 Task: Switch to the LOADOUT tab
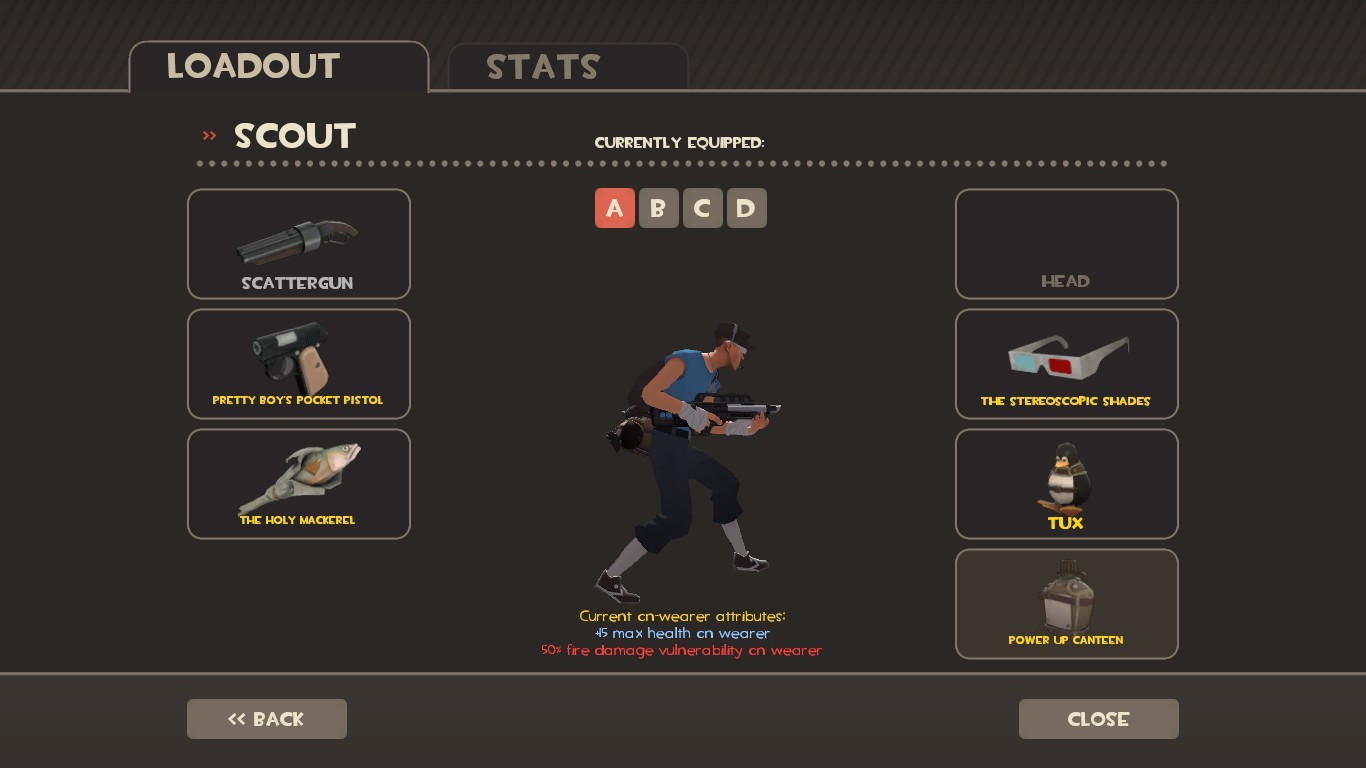pos(253,66)
